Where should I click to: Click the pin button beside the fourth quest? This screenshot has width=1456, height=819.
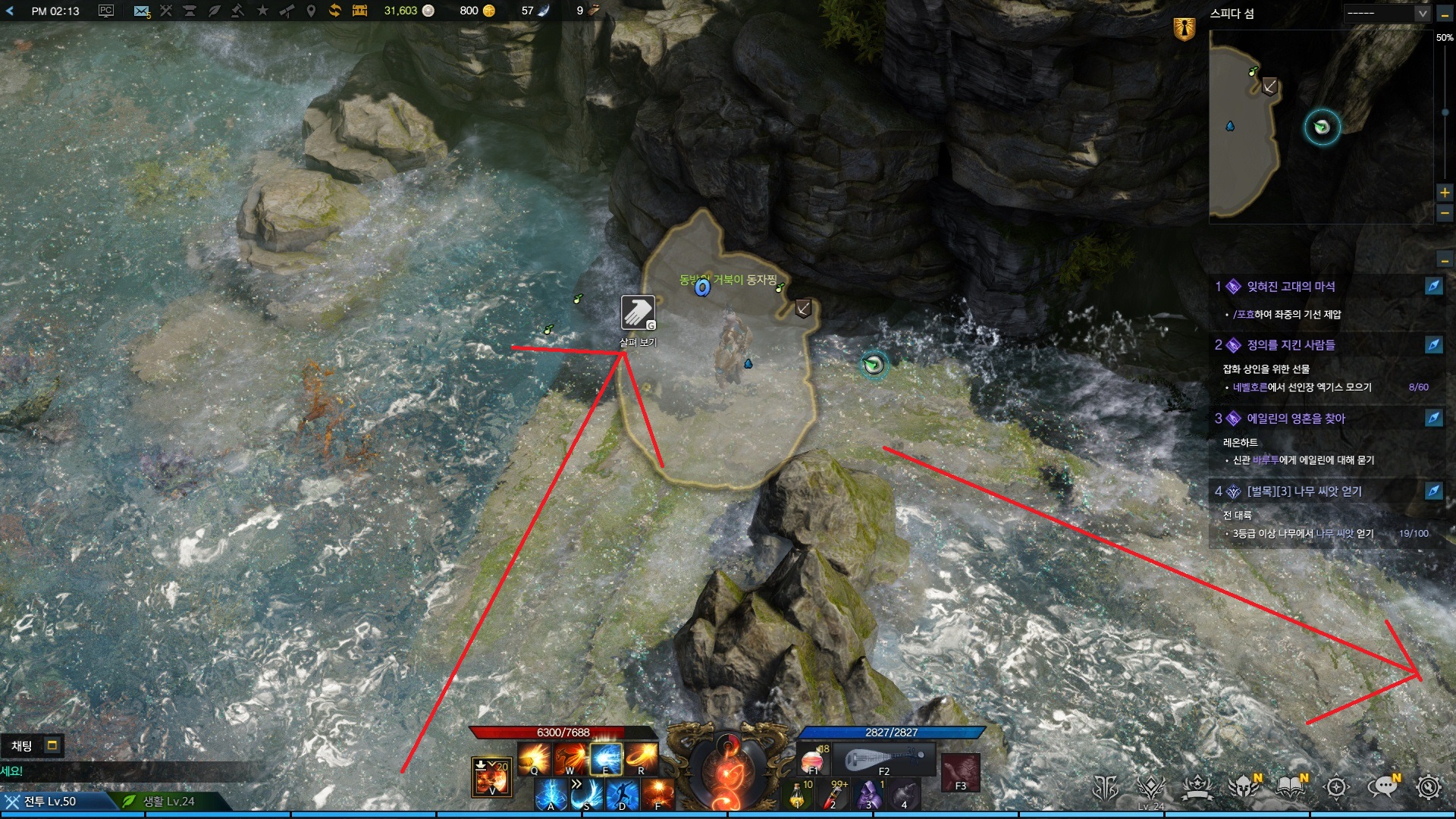click(1433, 491)
